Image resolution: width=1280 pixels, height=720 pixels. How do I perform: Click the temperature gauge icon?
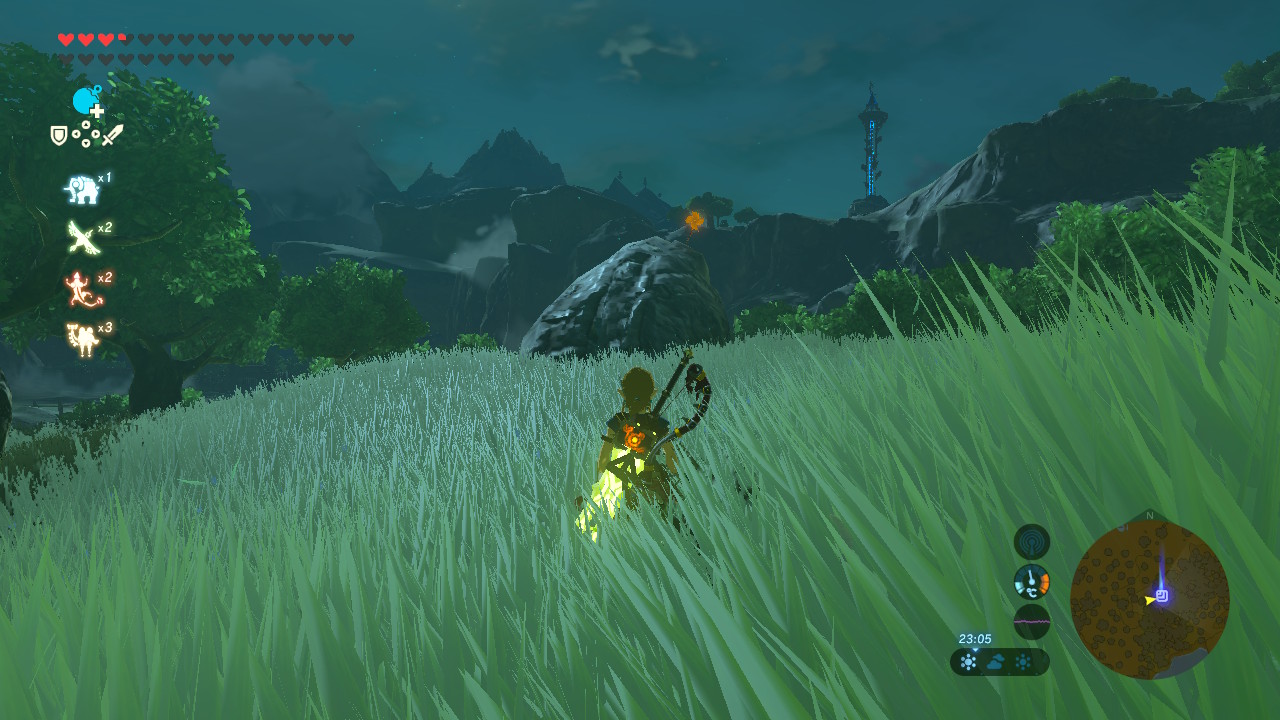coord(1031,581)
